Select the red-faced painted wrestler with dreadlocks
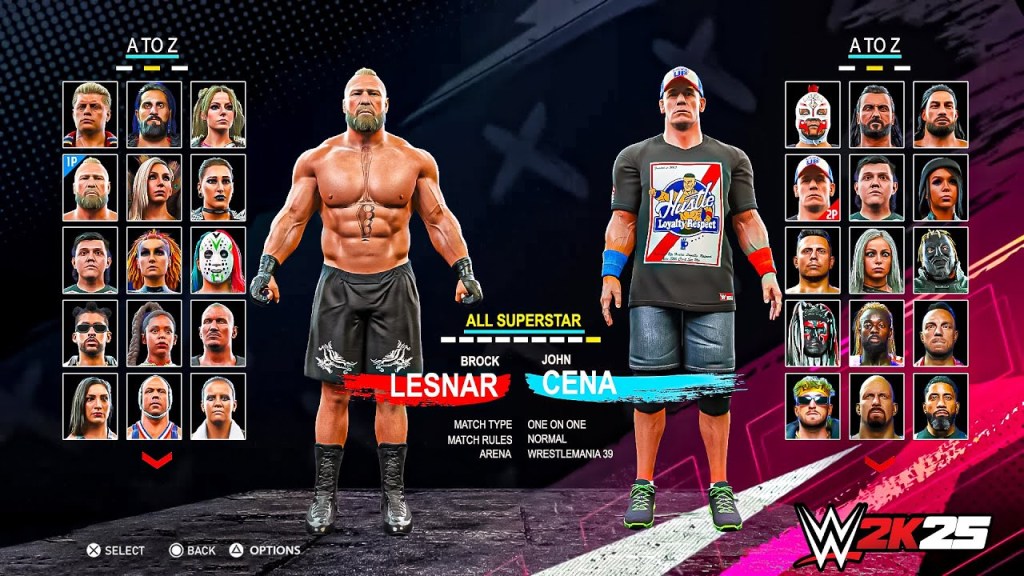 coord(813,333)
